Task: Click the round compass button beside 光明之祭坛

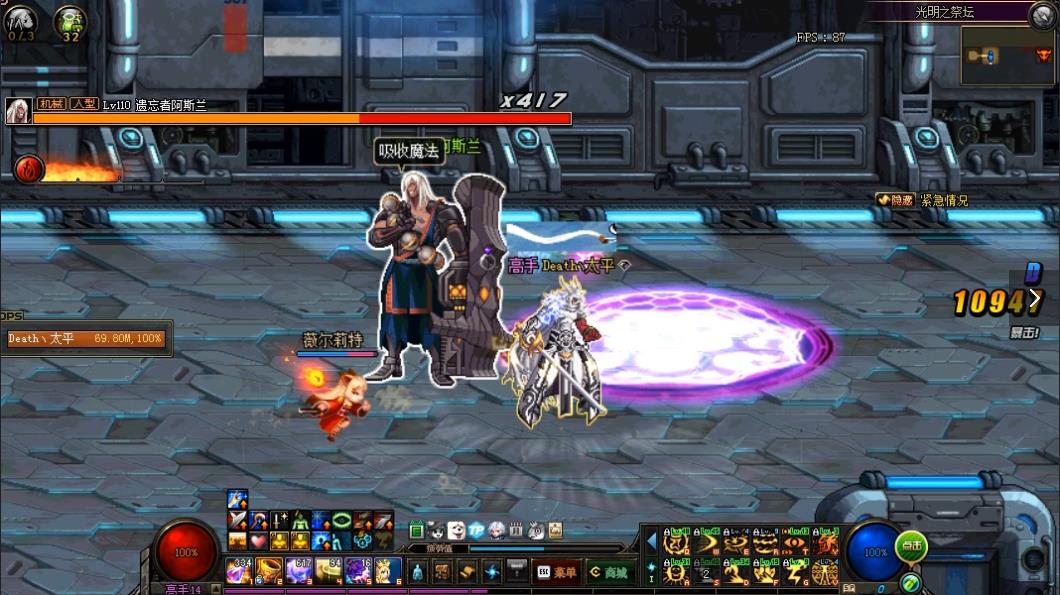Action: pos(1043,13)
